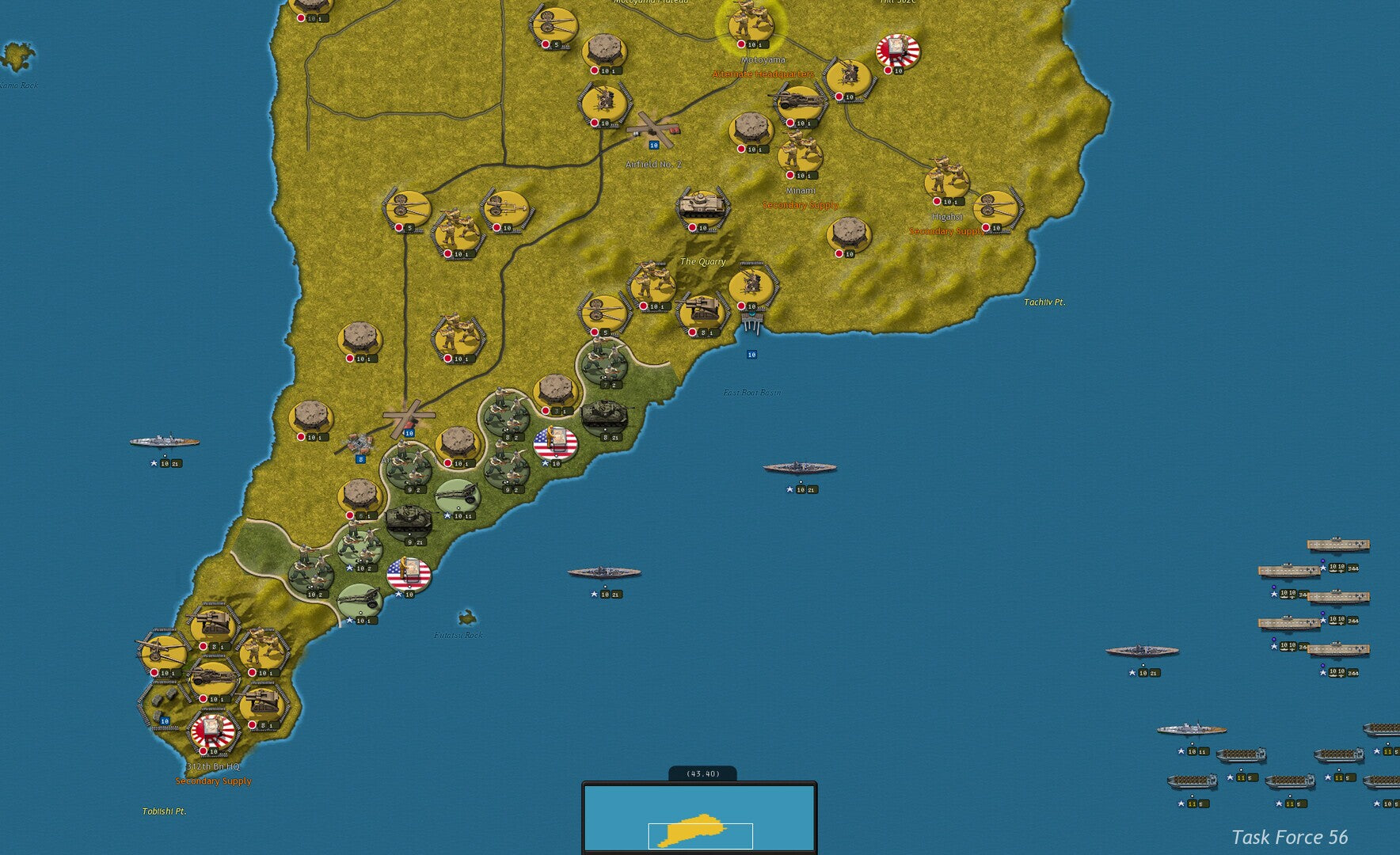Click the Motoyama place label

763,58
